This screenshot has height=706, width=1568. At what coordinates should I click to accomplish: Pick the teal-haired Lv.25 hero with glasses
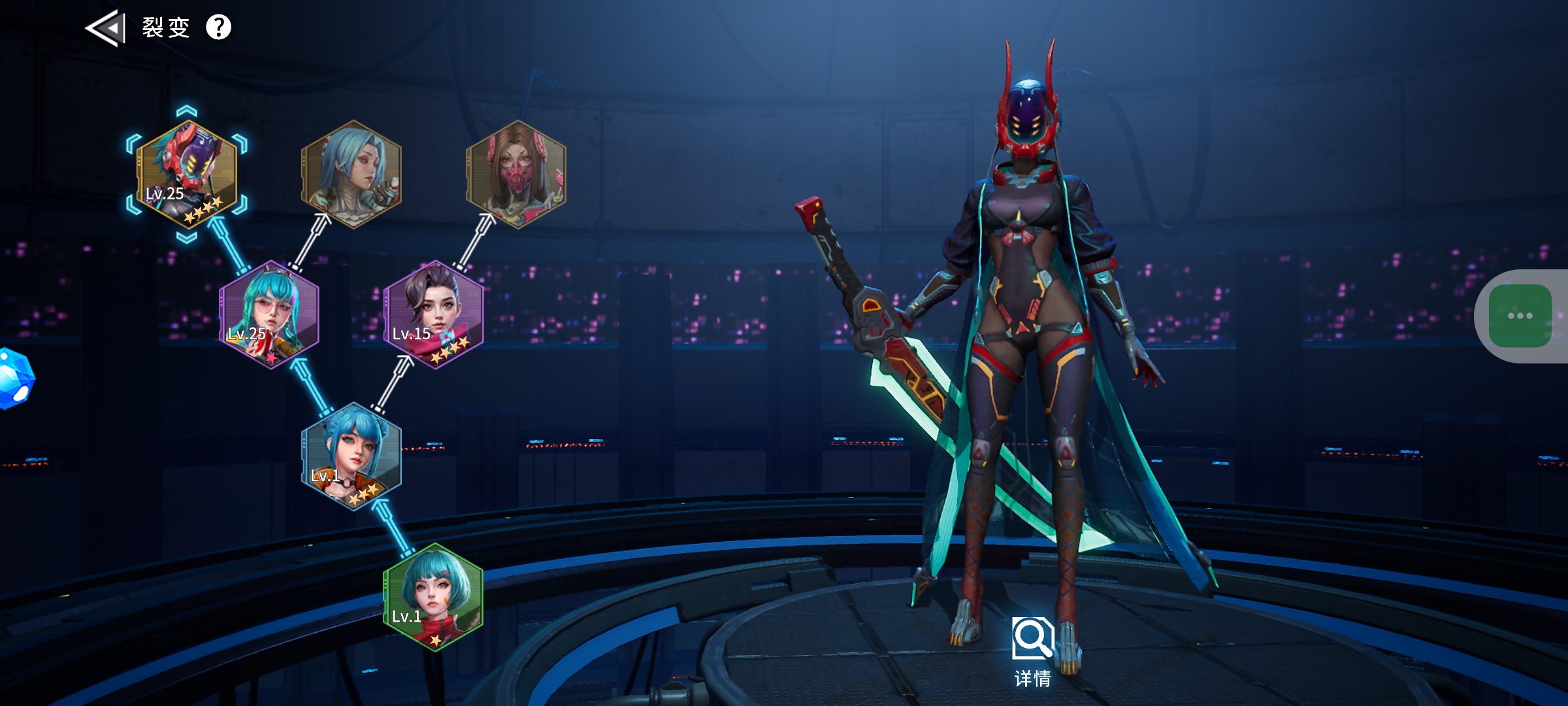click(x=269, y=315)
